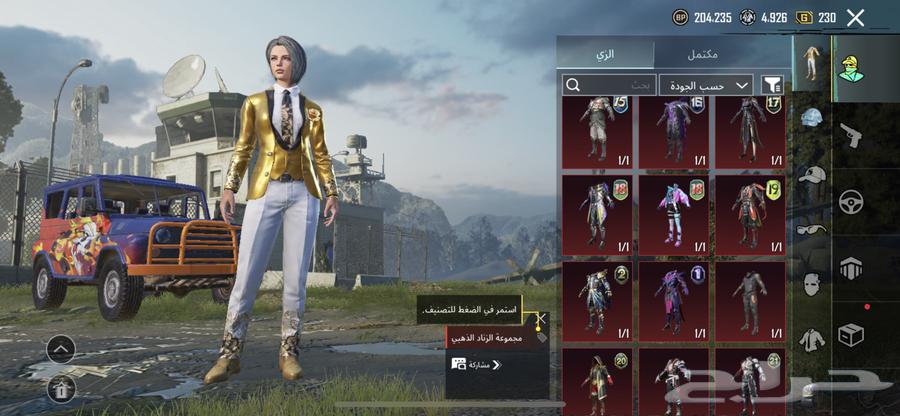Tap the مشاركة share button
Image resolution: width=900 pixels, height=416 pixels.
pos(476,365)
